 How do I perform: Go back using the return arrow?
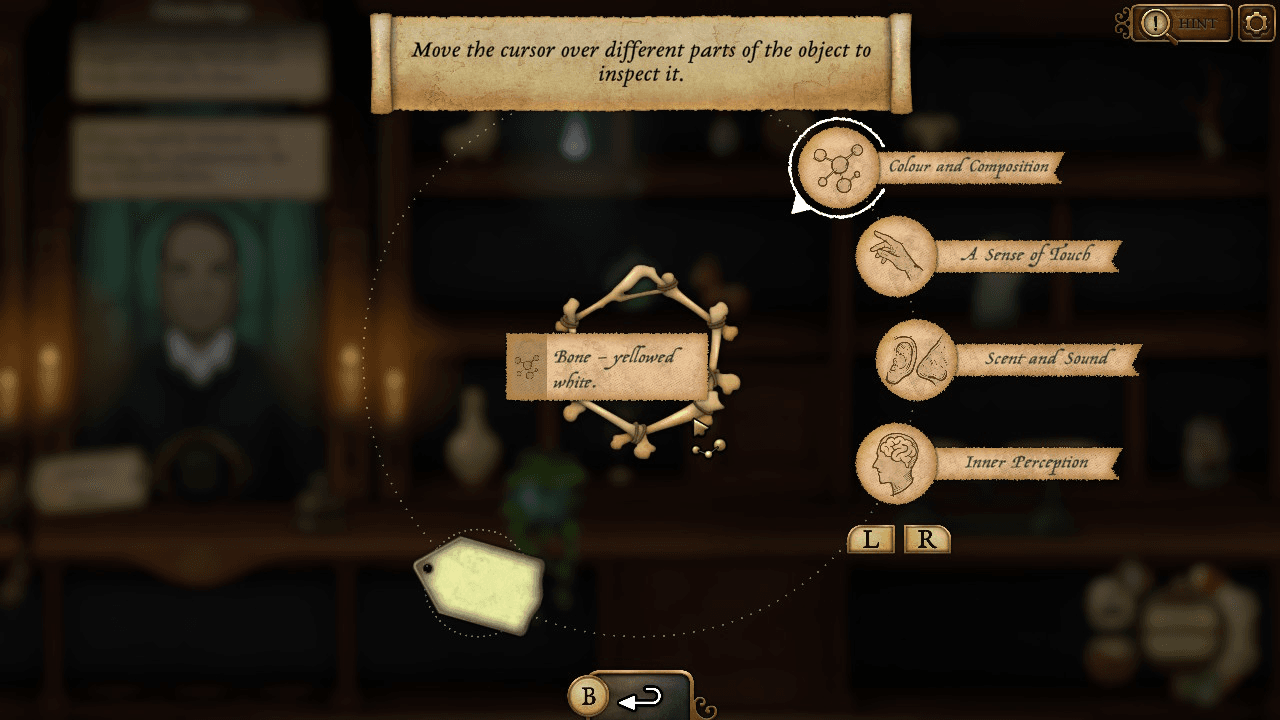[642, 698]
